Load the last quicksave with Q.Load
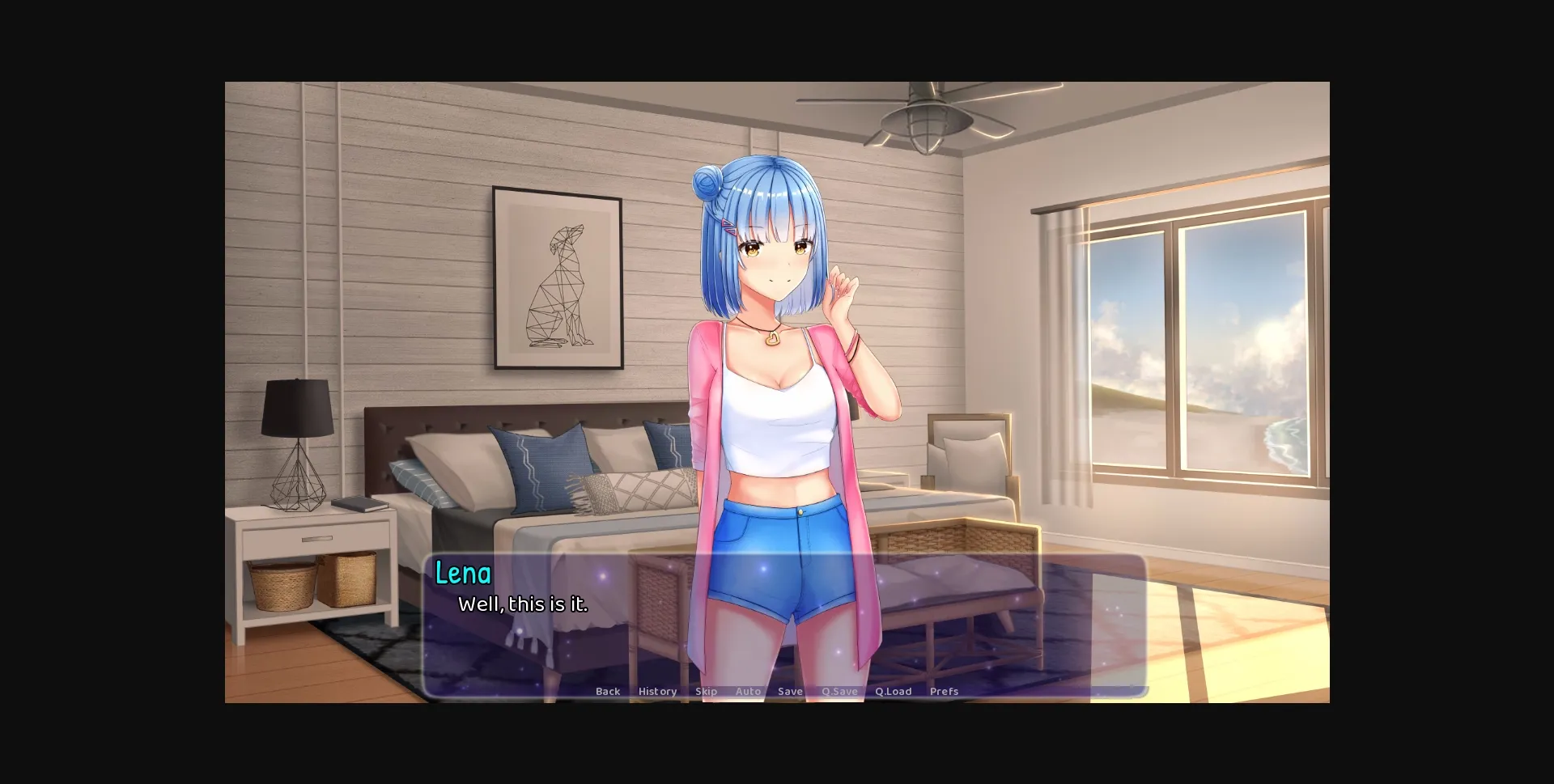Image resolution: width=1554 pixels, height=784 pixels. click(893, 691)
